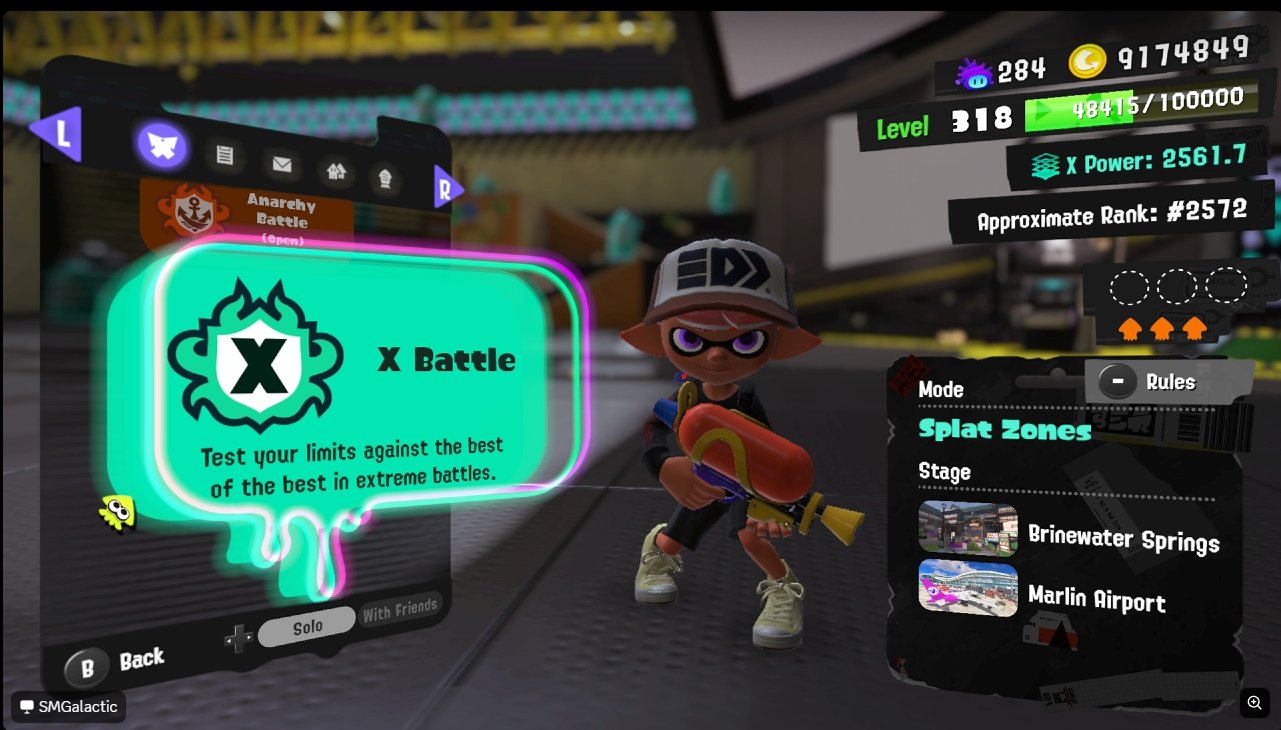Switch to the highlighted battle modes tab
Screen dimensions: 1281x730
(x=161, y=146)
